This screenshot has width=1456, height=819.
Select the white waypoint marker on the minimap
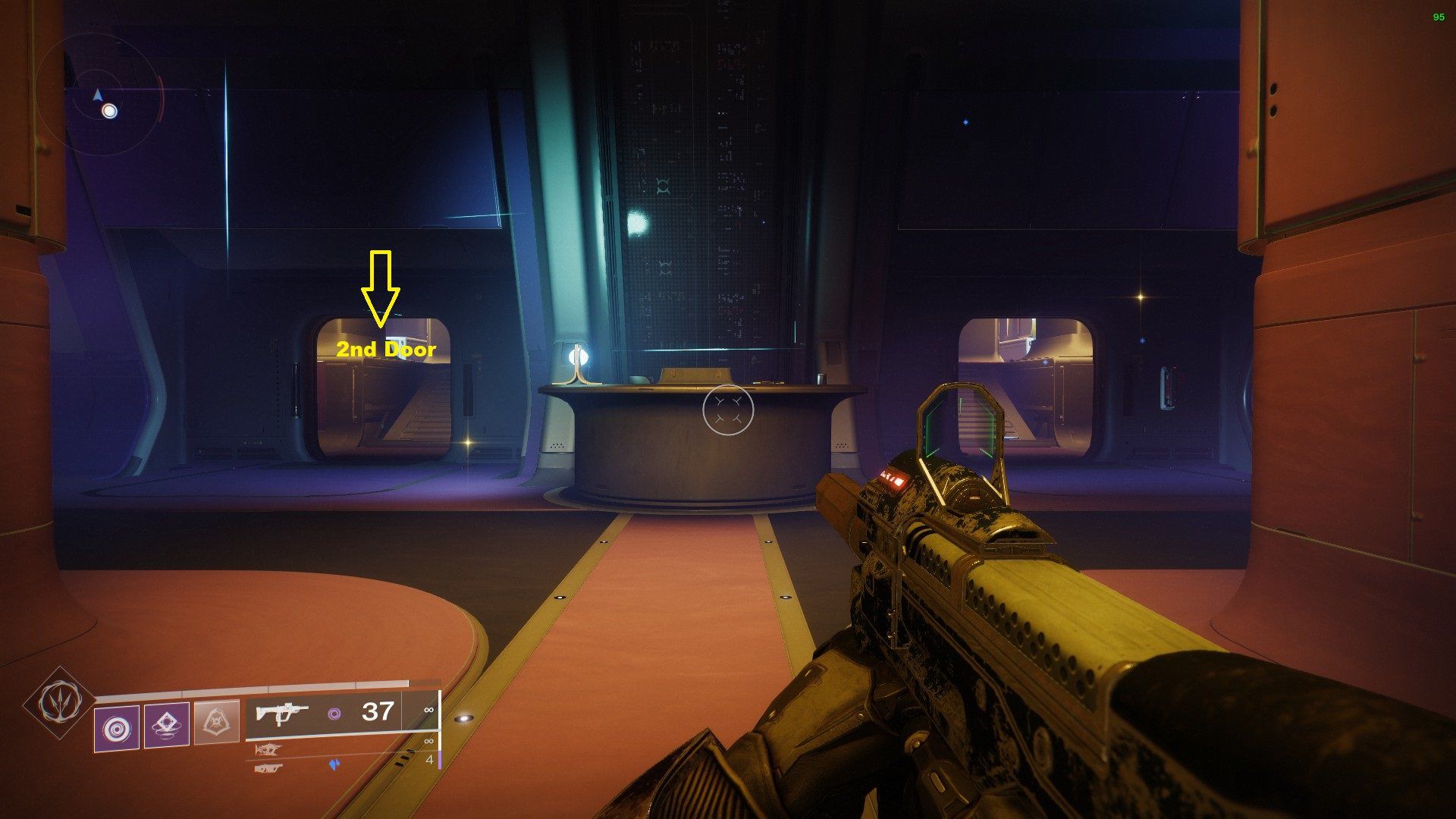click(111, 111)
